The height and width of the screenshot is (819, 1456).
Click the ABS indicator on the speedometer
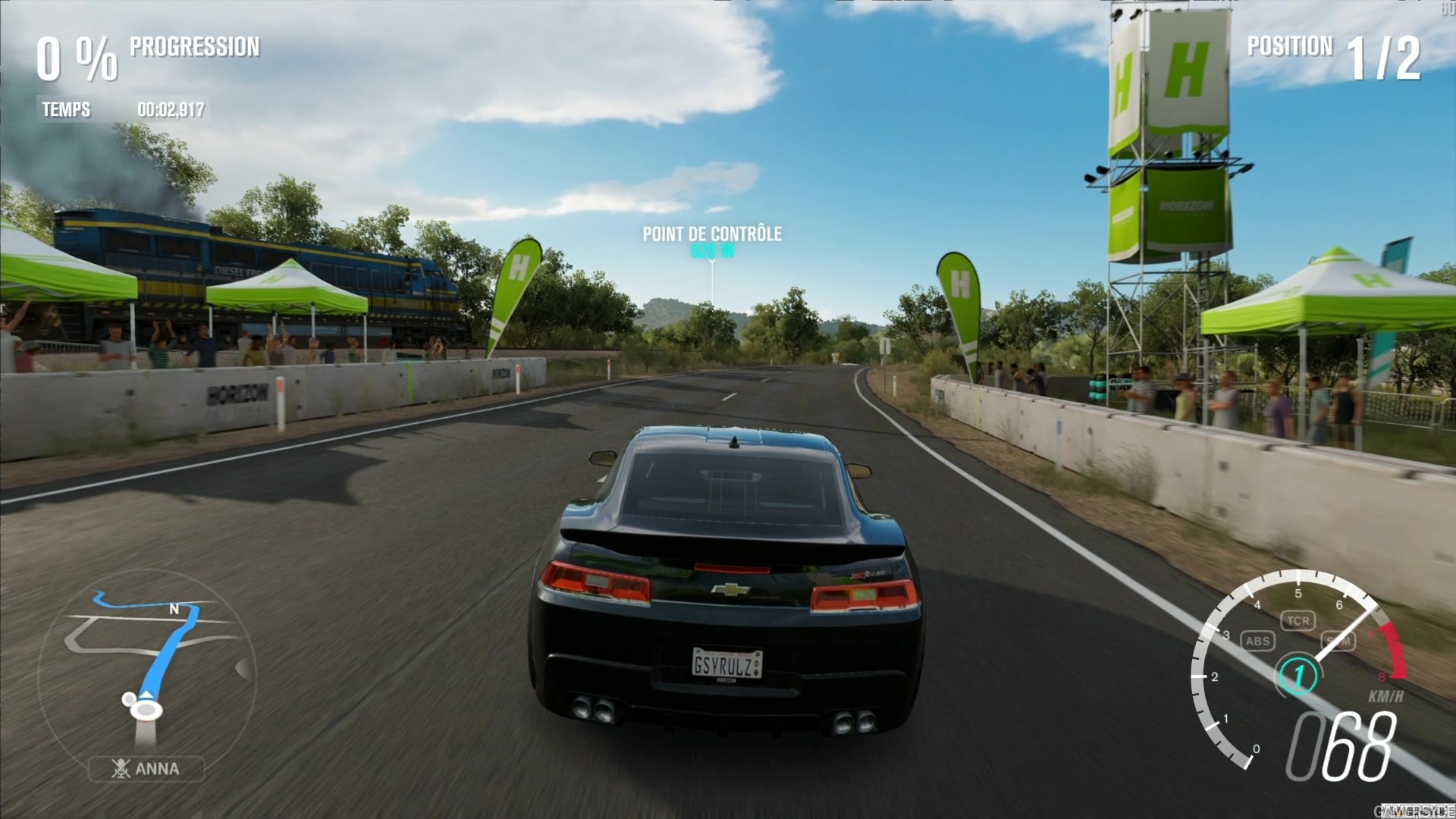1259,641
